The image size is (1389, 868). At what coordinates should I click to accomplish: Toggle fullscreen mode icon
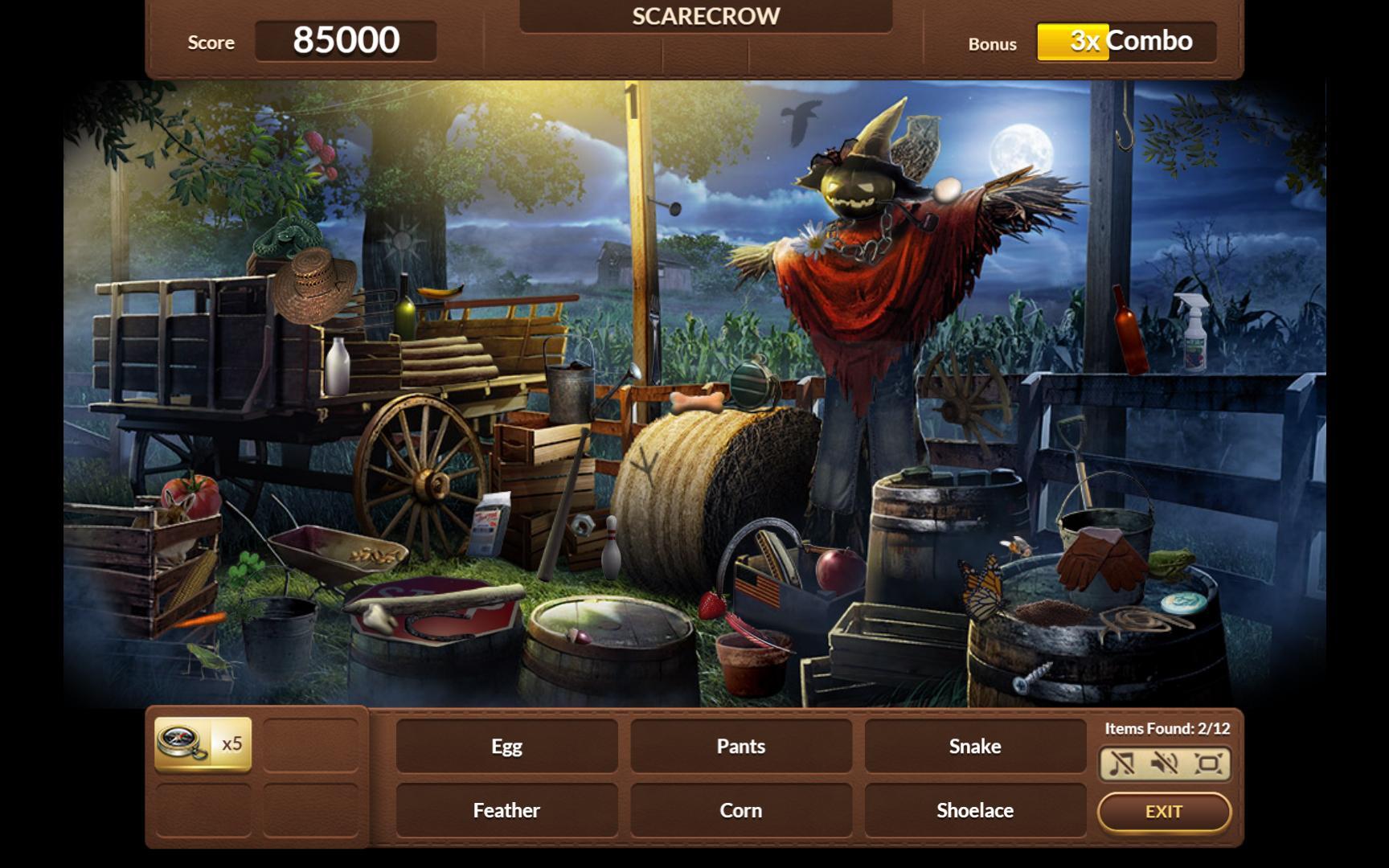1207,763
